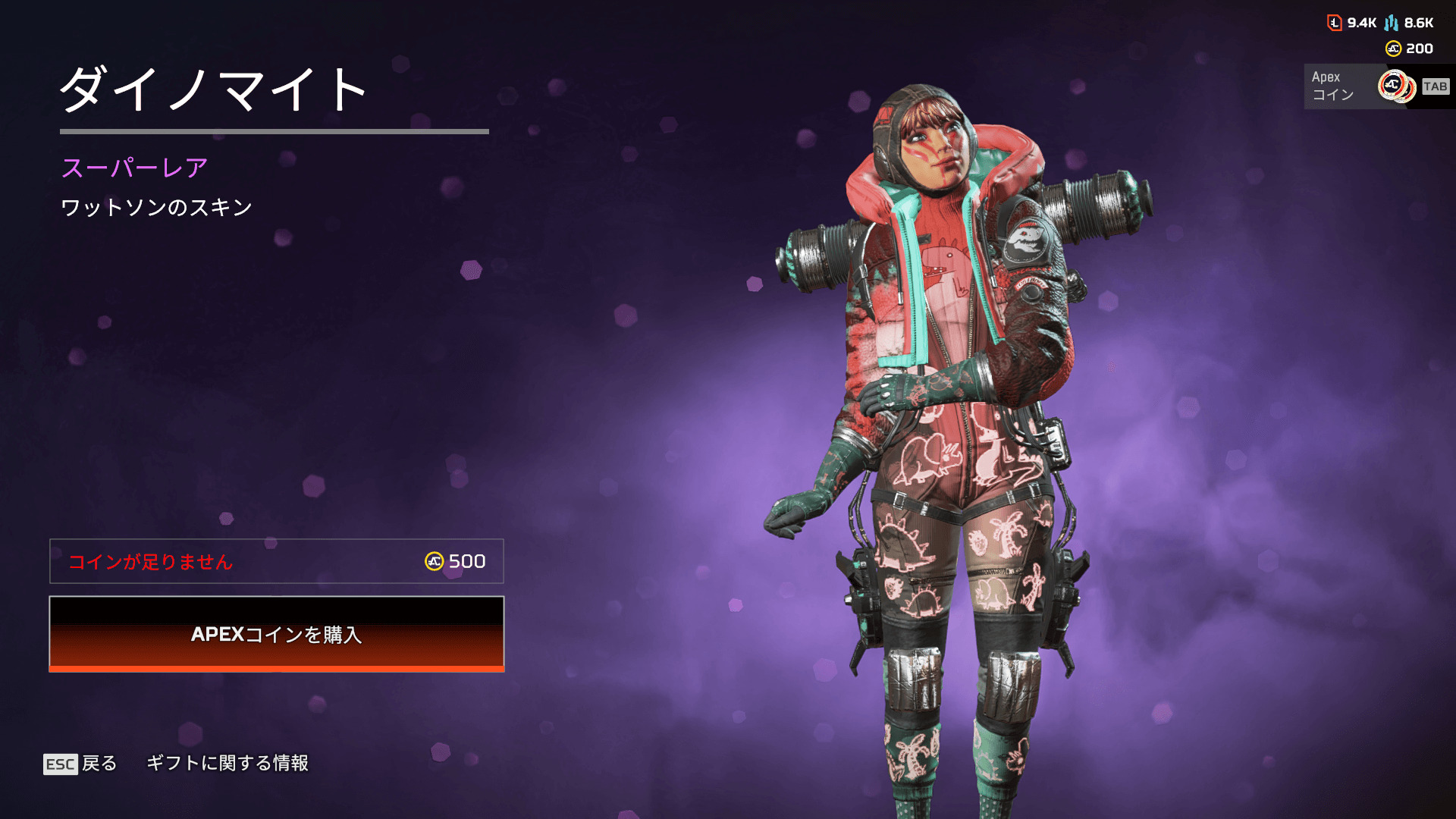Image resolution: width=1456 pixels, height=819 pixels.
Task: Select the 500 coin price row
Action: pyautogui.click(x=277, y=561)
